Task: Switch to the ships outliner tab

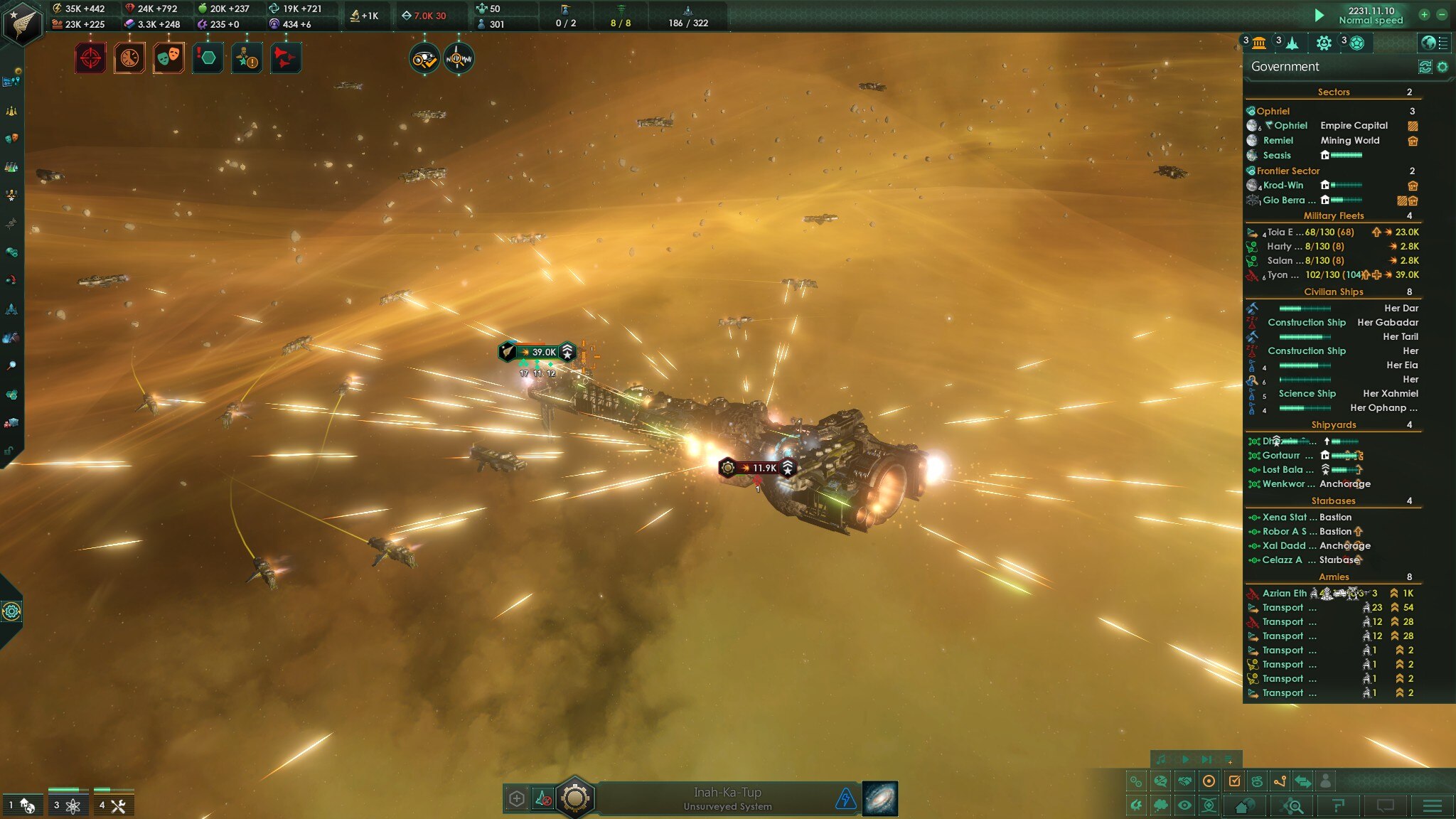Action: pyautogui.click(x=1292, y=43)
